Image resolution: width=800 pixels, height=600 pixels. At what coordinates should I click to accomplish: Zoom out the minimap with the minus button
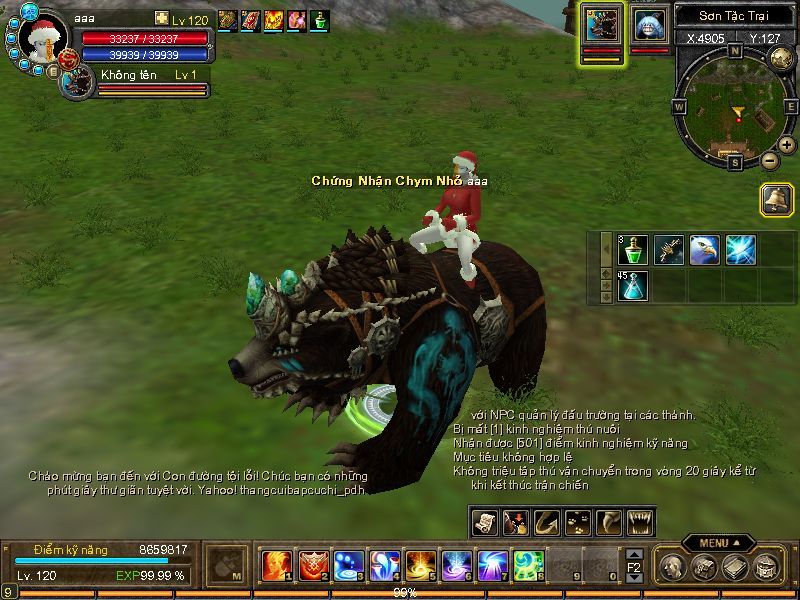point(769,160)
